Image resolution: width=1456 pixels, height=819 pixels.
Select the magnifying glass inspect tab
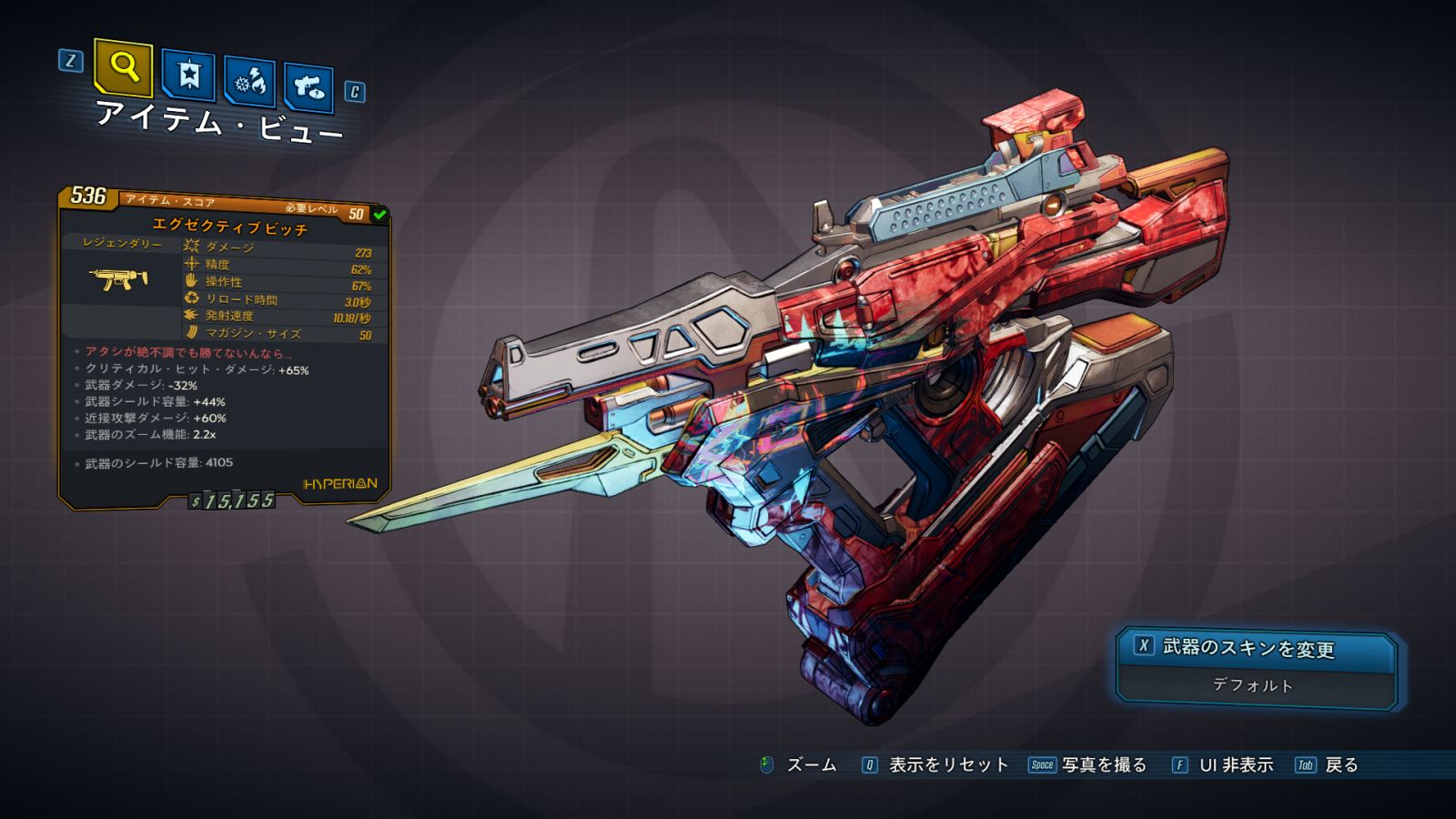pyautogui.click(x=123, y=67)
